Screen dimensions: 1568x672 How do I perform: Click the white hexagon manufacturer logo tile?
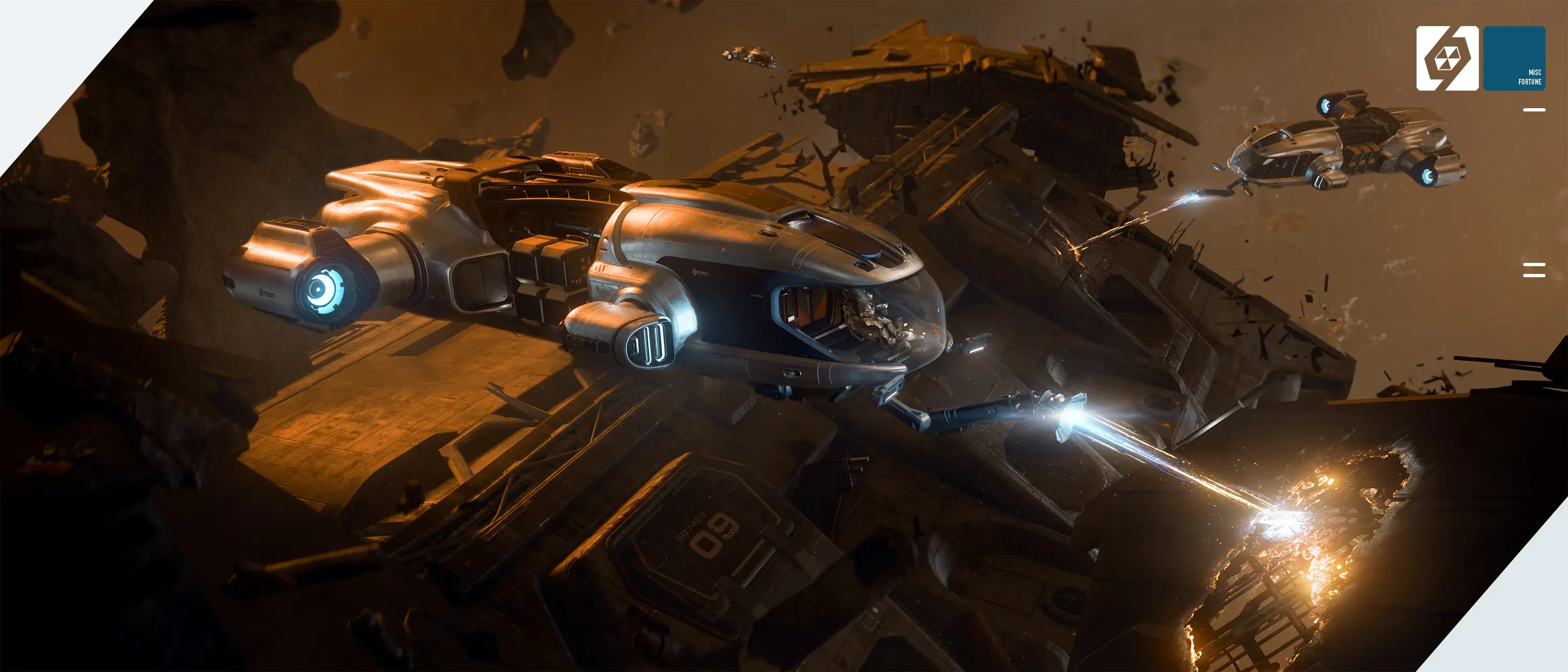point(1447,59)
